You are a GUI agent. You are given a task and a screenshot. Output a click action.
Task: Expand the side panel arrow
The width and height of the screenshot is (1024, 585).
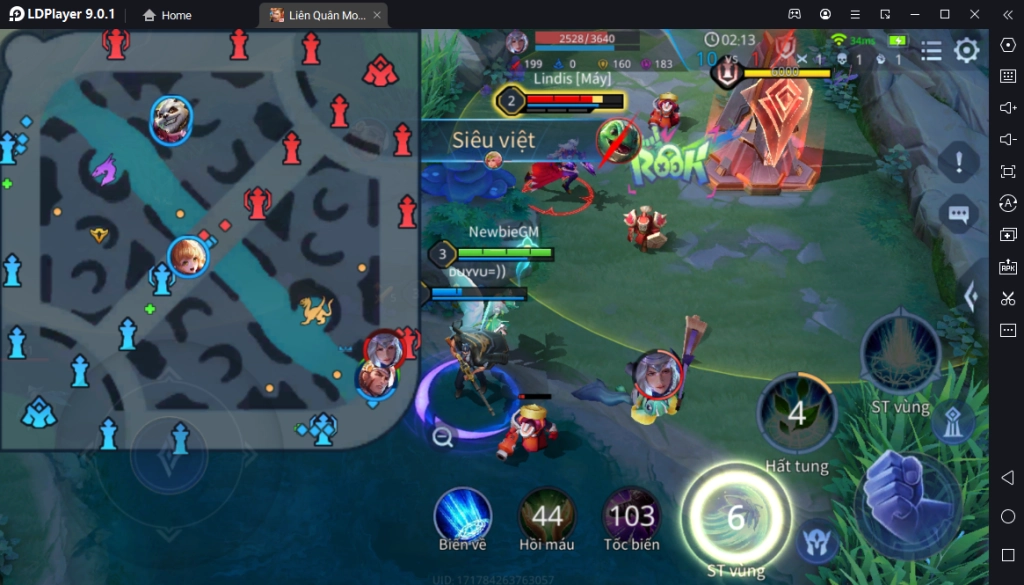pyautogui.click(x=969, y=296)
